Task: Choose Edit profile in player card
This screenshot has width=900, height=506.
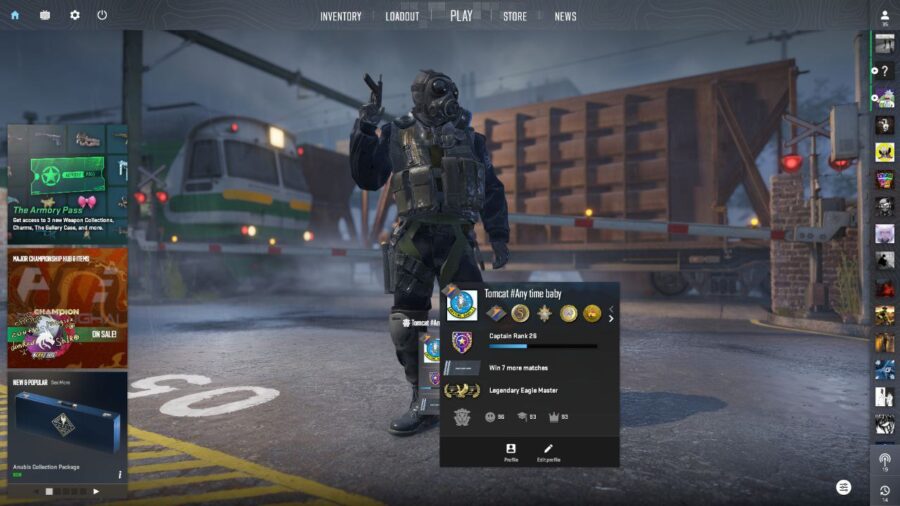Action: click(547, 451)
